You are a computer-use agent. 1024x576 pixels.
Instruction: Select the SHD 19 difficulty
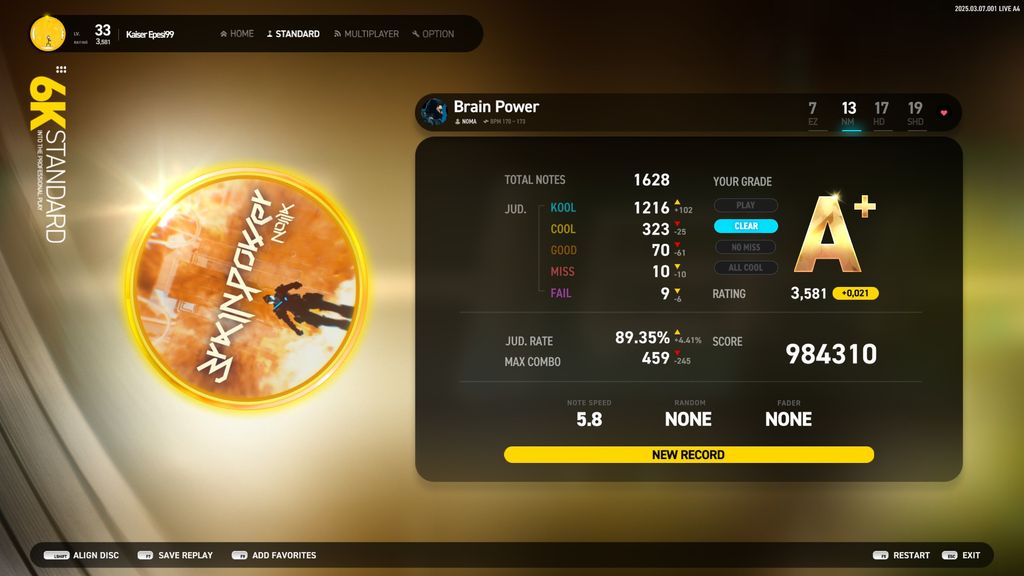click(x=915, y=113)
